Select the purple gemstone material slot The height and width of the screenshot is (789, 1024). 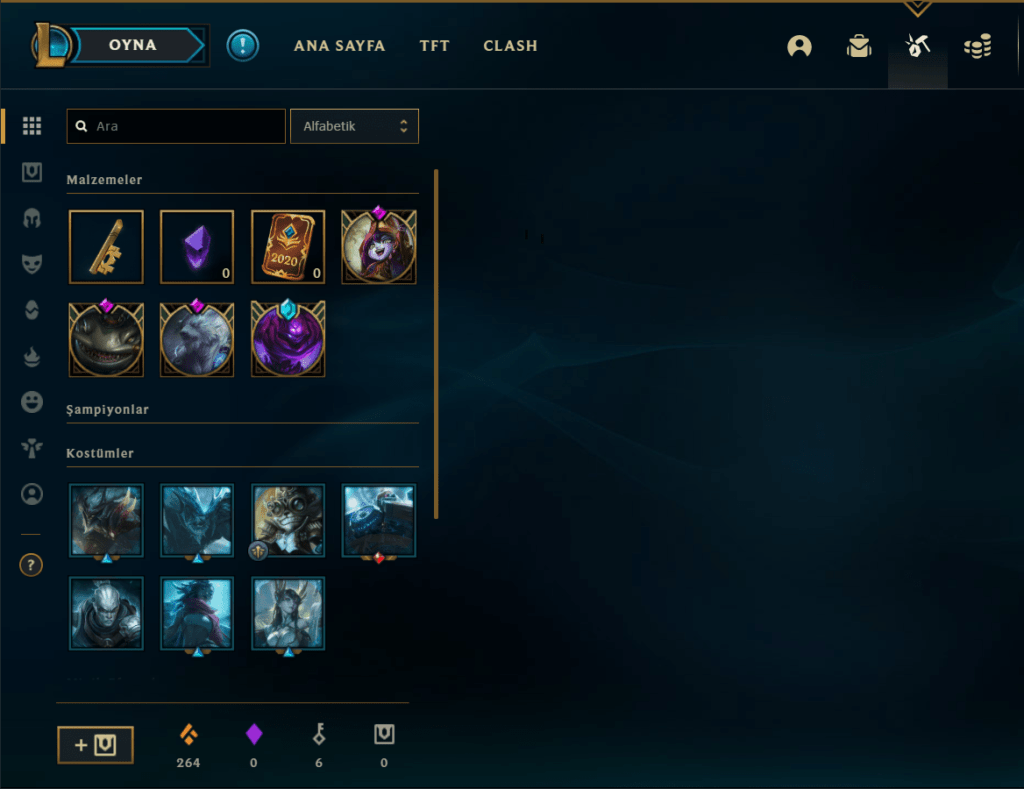pos(197,247)
